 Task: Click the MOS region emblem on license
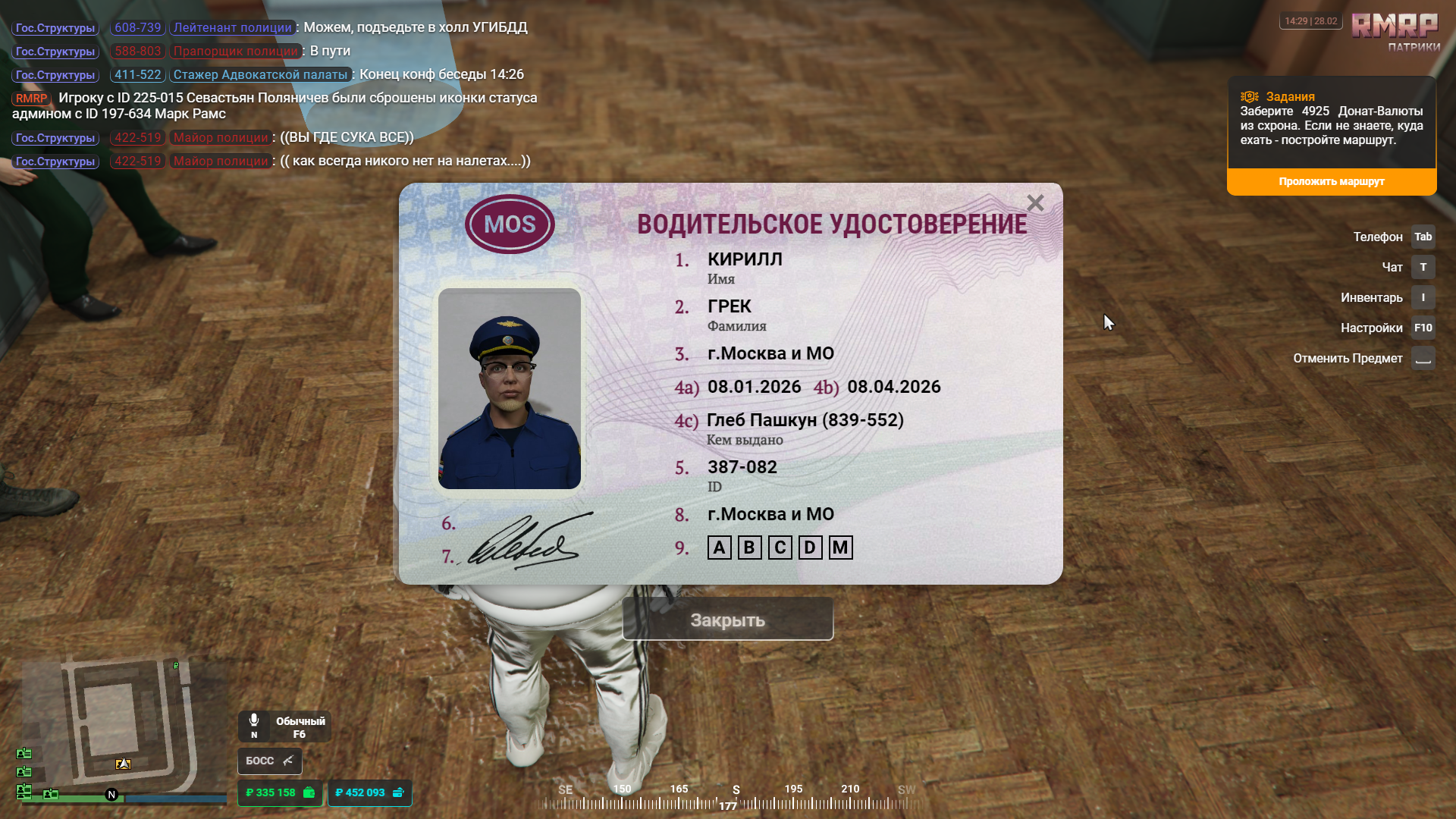pyautogui.click(x=510, y=224)
